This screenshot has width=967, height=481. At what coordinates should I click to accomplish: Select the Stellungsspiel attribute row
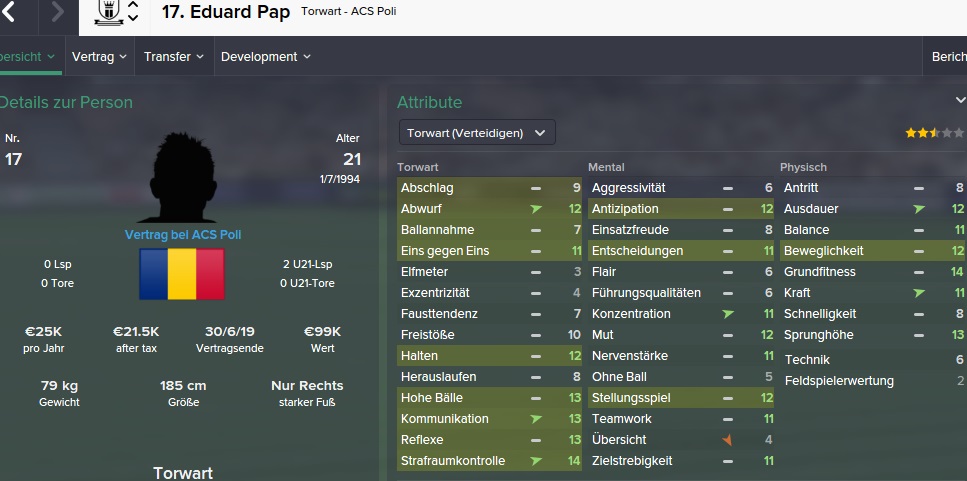pos(681,398)
